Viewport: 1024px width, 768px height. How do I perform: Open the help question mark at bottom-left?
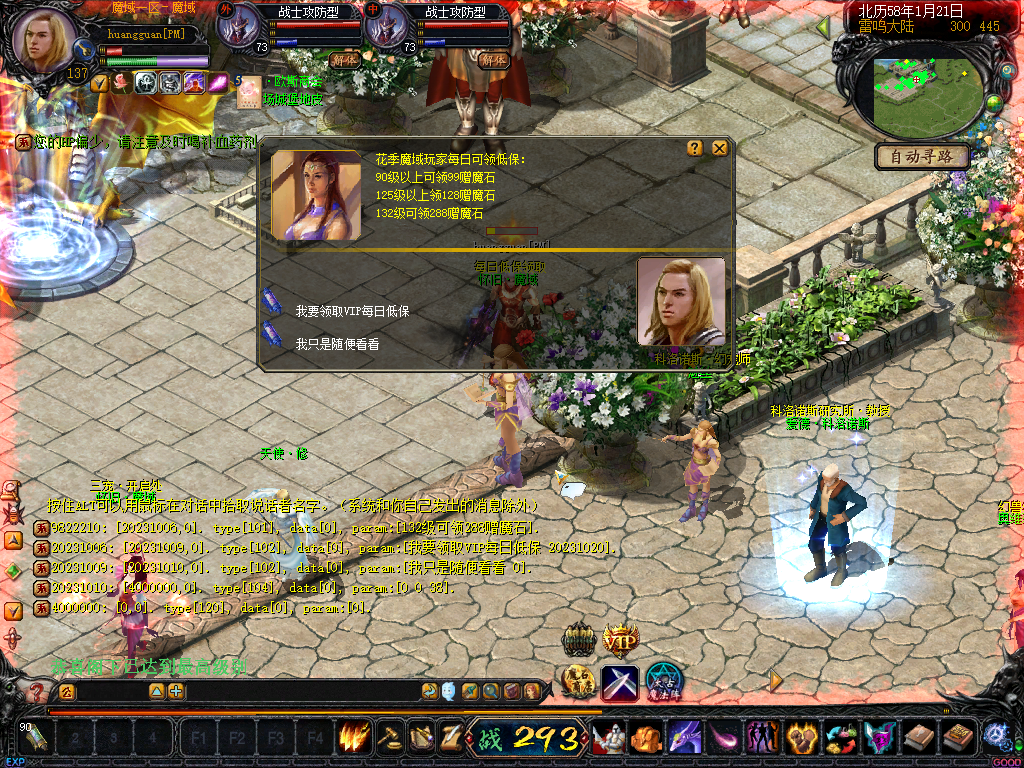(37, 691)
